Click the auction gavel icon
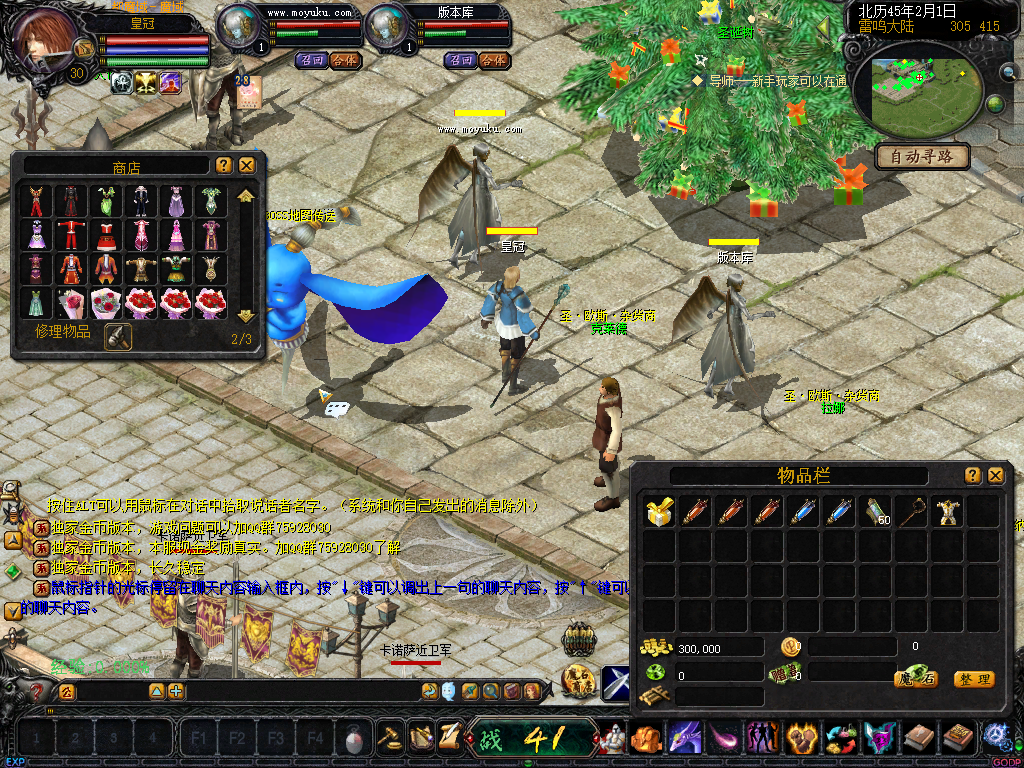 (x=390, y=738)
